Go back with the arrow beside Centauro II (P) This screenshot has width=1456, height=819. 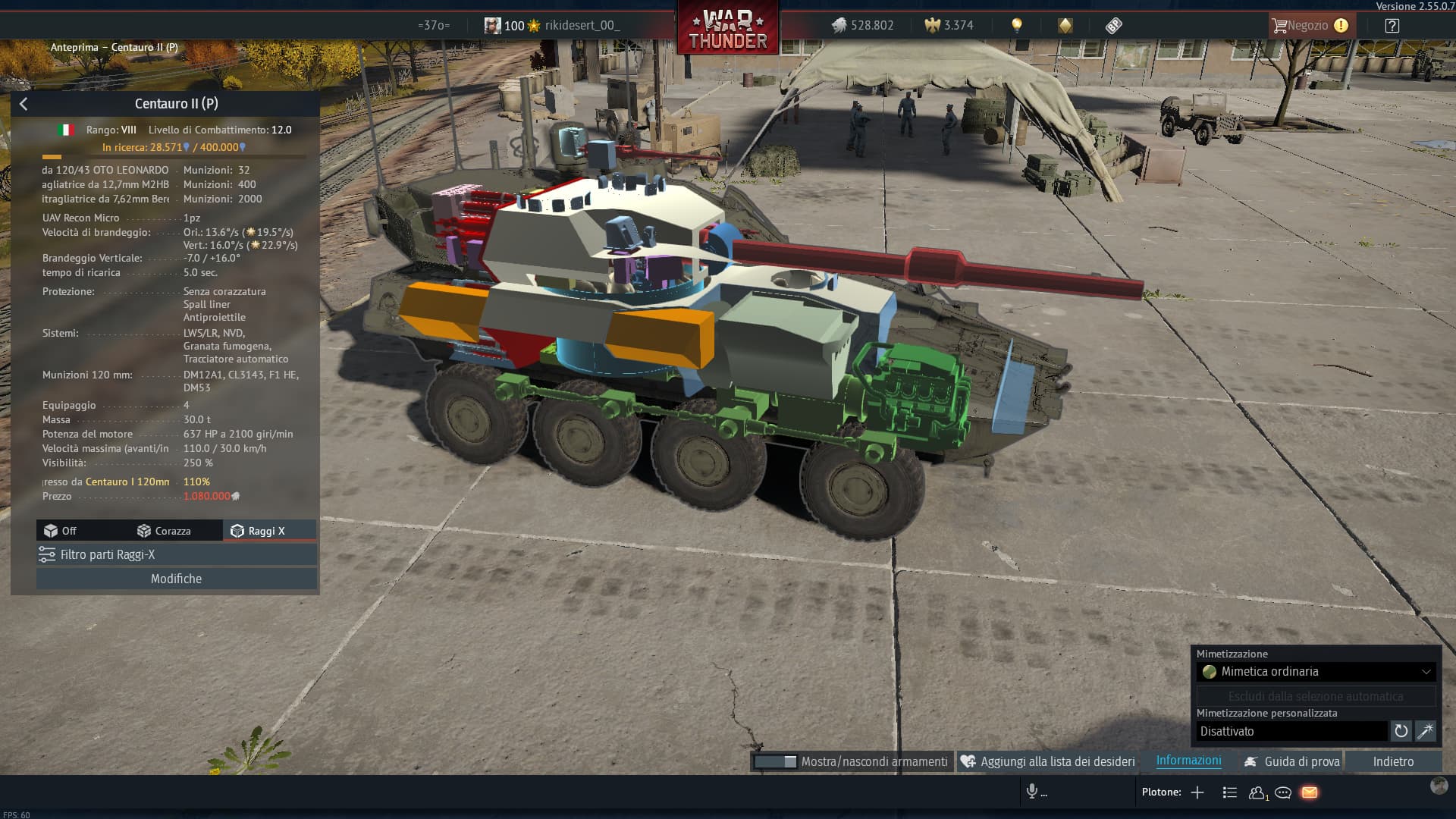(x=24, y=104)
